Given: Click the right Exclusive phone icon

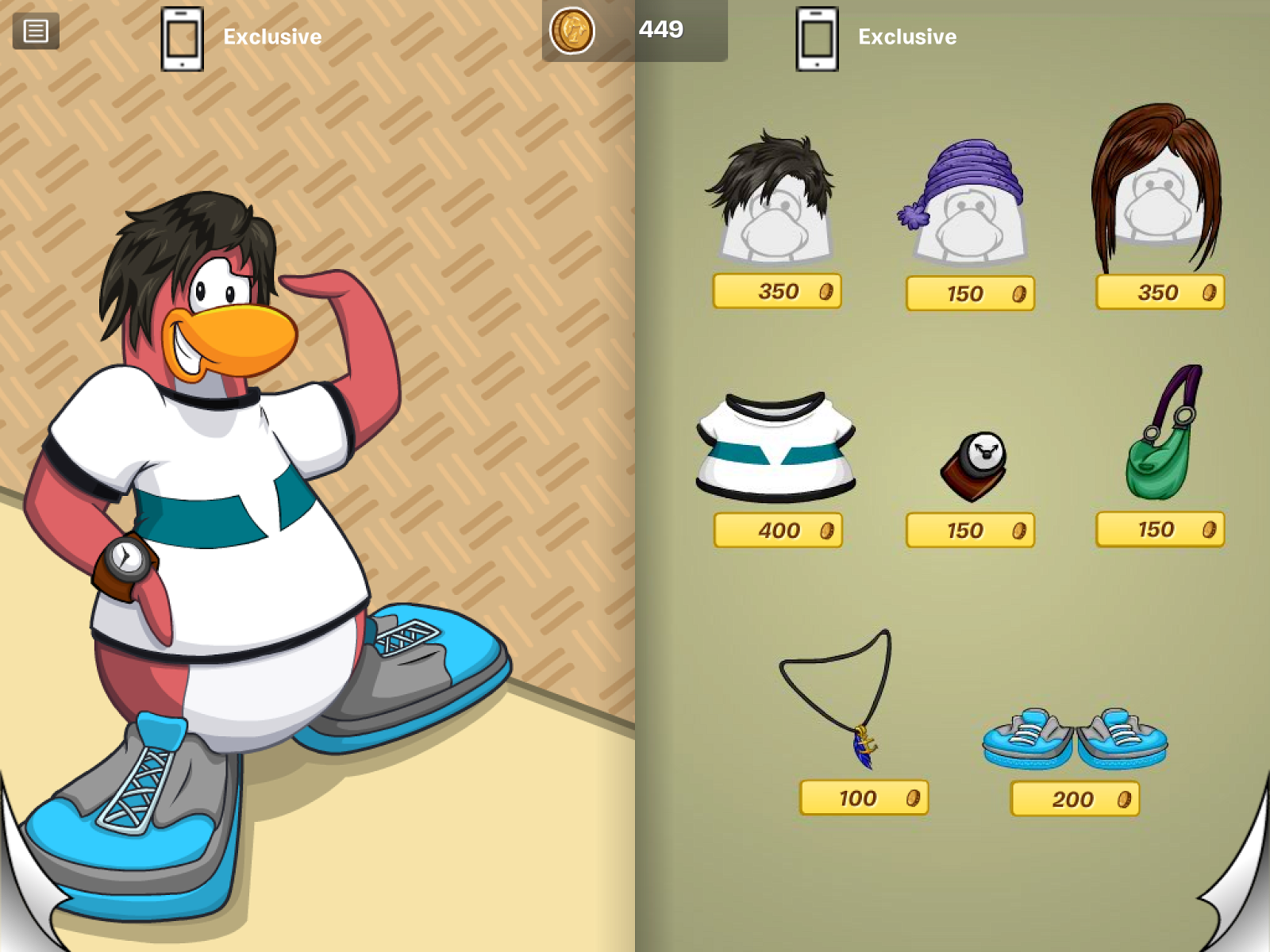Looking at the screenshot, I should (818, 37).
